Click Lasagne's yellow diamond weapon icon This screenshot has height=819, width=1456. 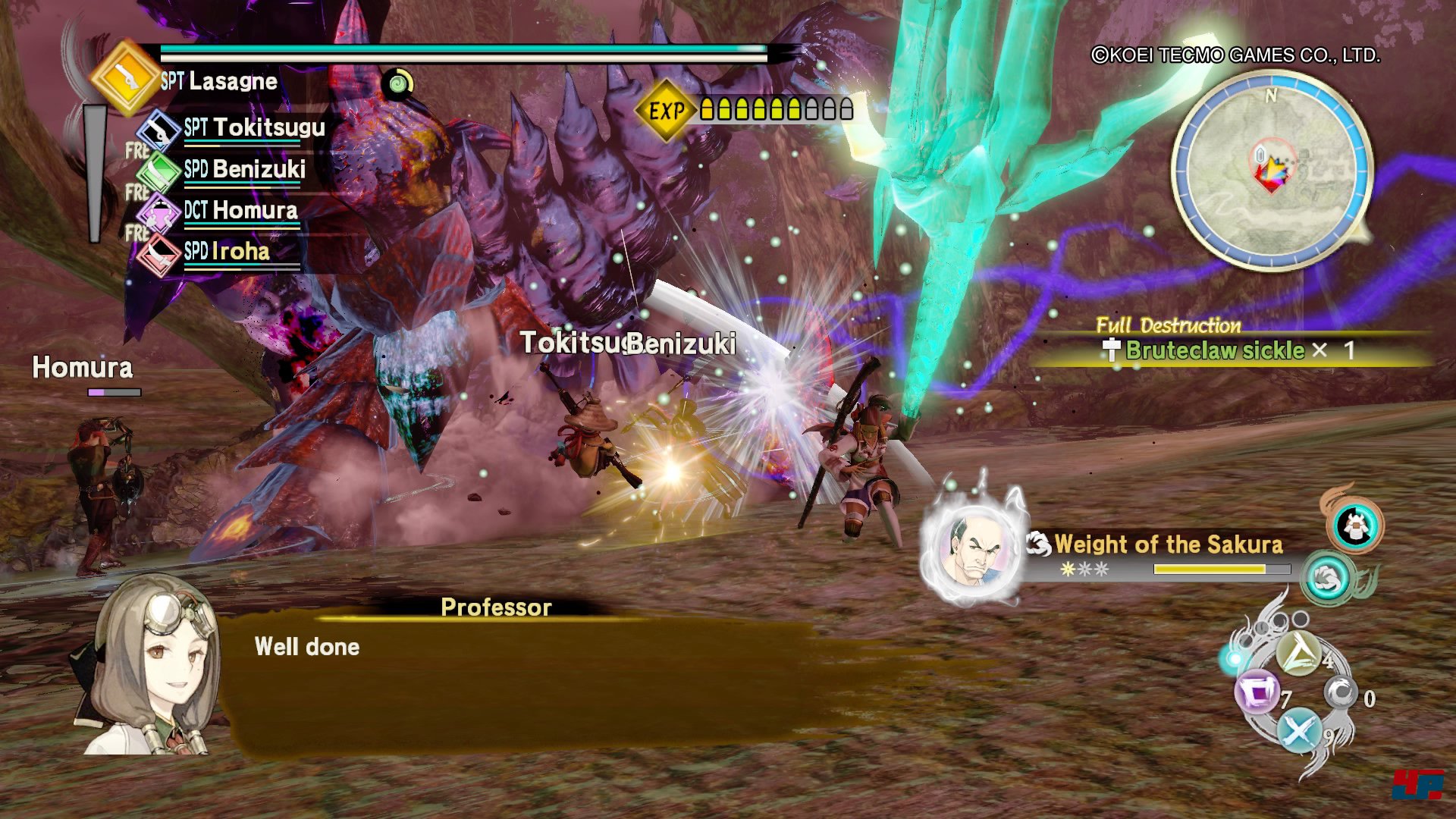coord(125,77)
